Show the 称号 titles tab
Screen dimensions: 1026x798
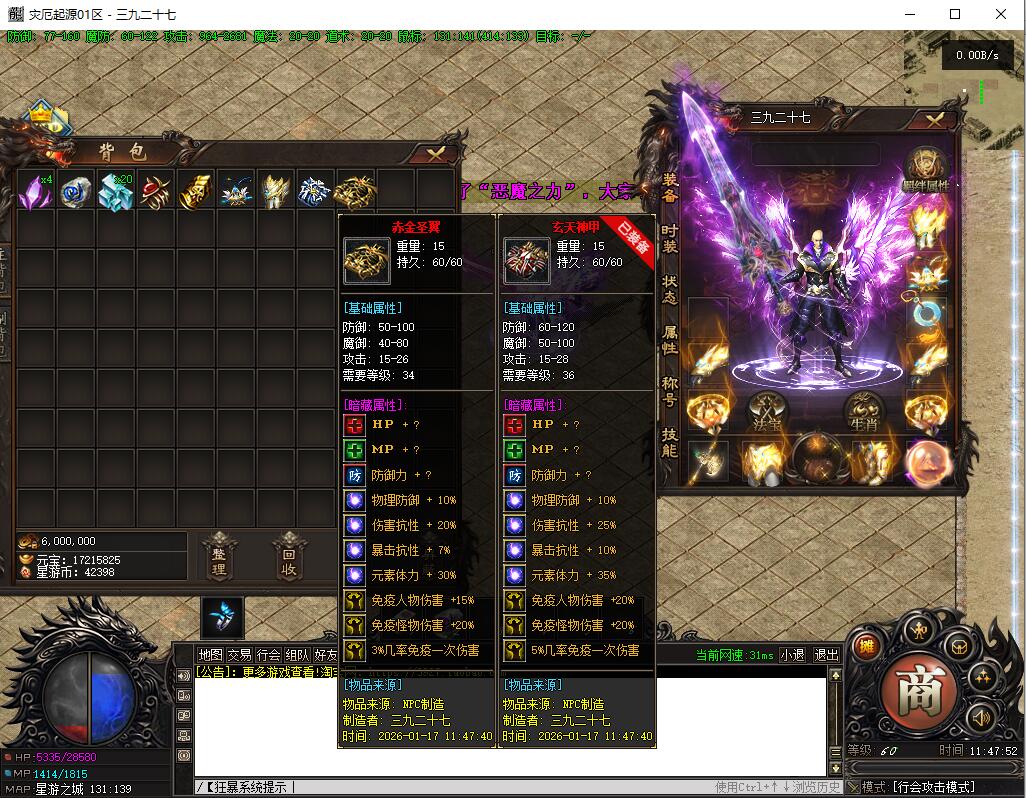click(669, 391)
